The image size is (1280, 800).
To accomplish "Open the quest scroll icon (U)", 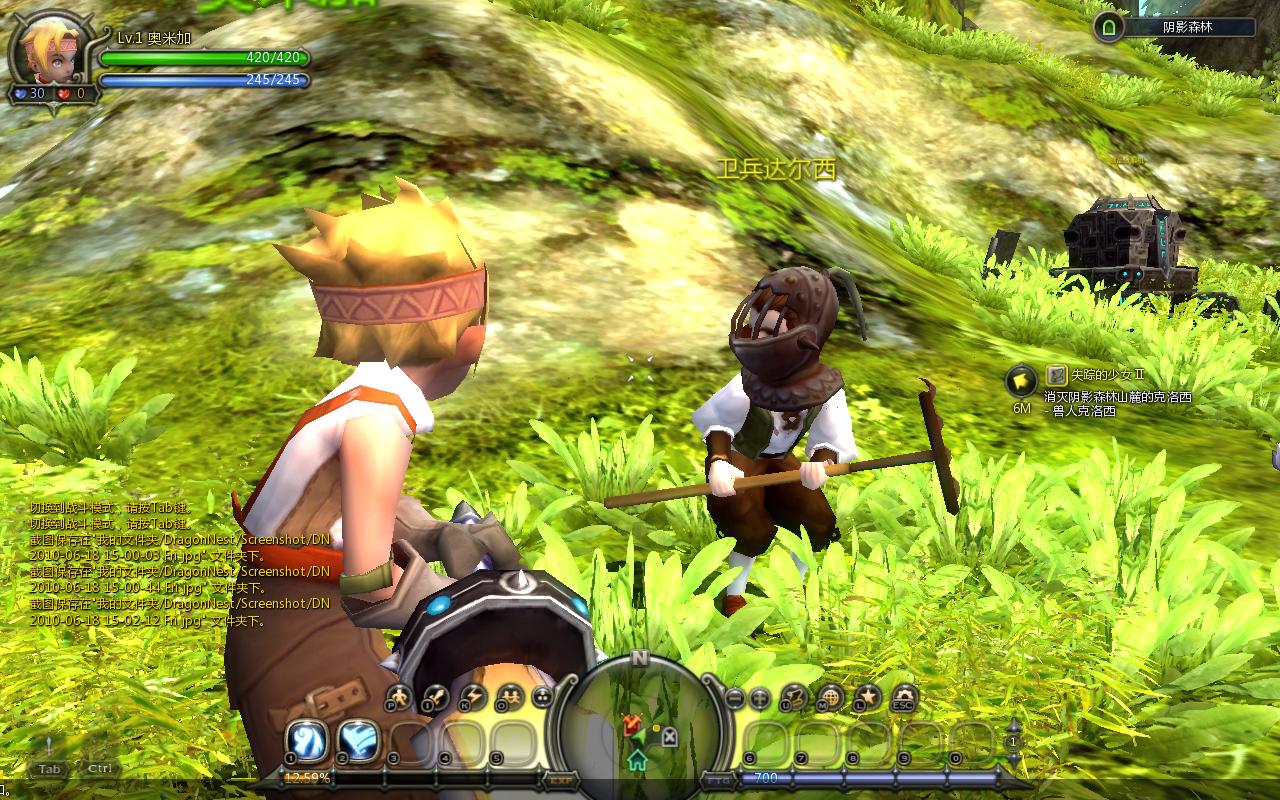I will 795,697.
